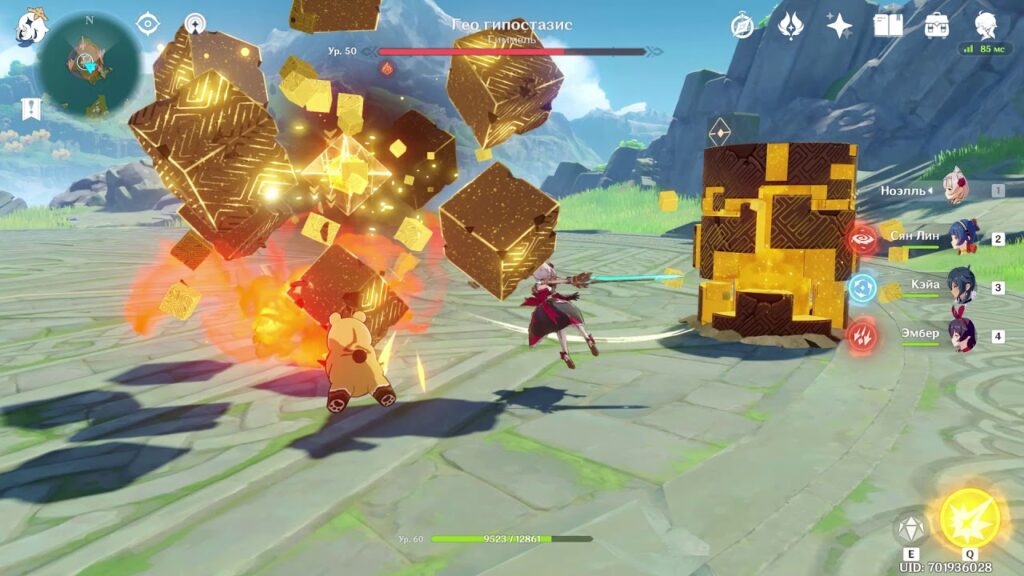This screenshot has height=576, width=1024.
Task: Switch to party member Сян Лин
Action: (962, 239)
